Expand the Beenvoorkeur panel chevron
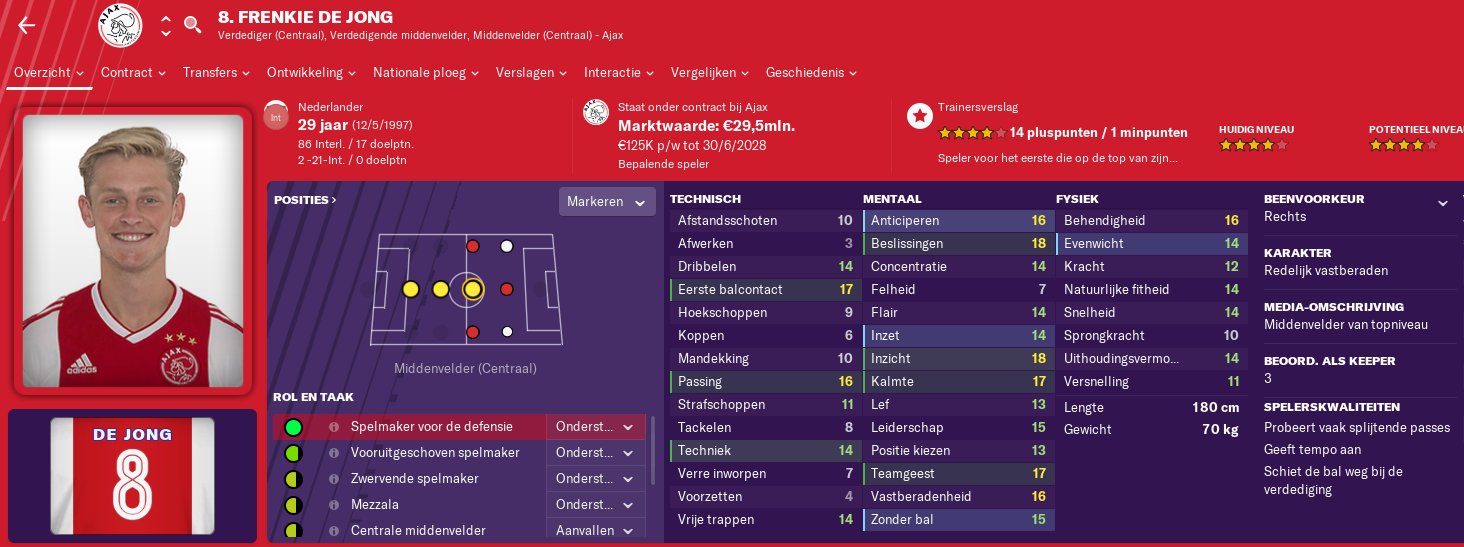1464x547 pixels. coord(1442,203)
